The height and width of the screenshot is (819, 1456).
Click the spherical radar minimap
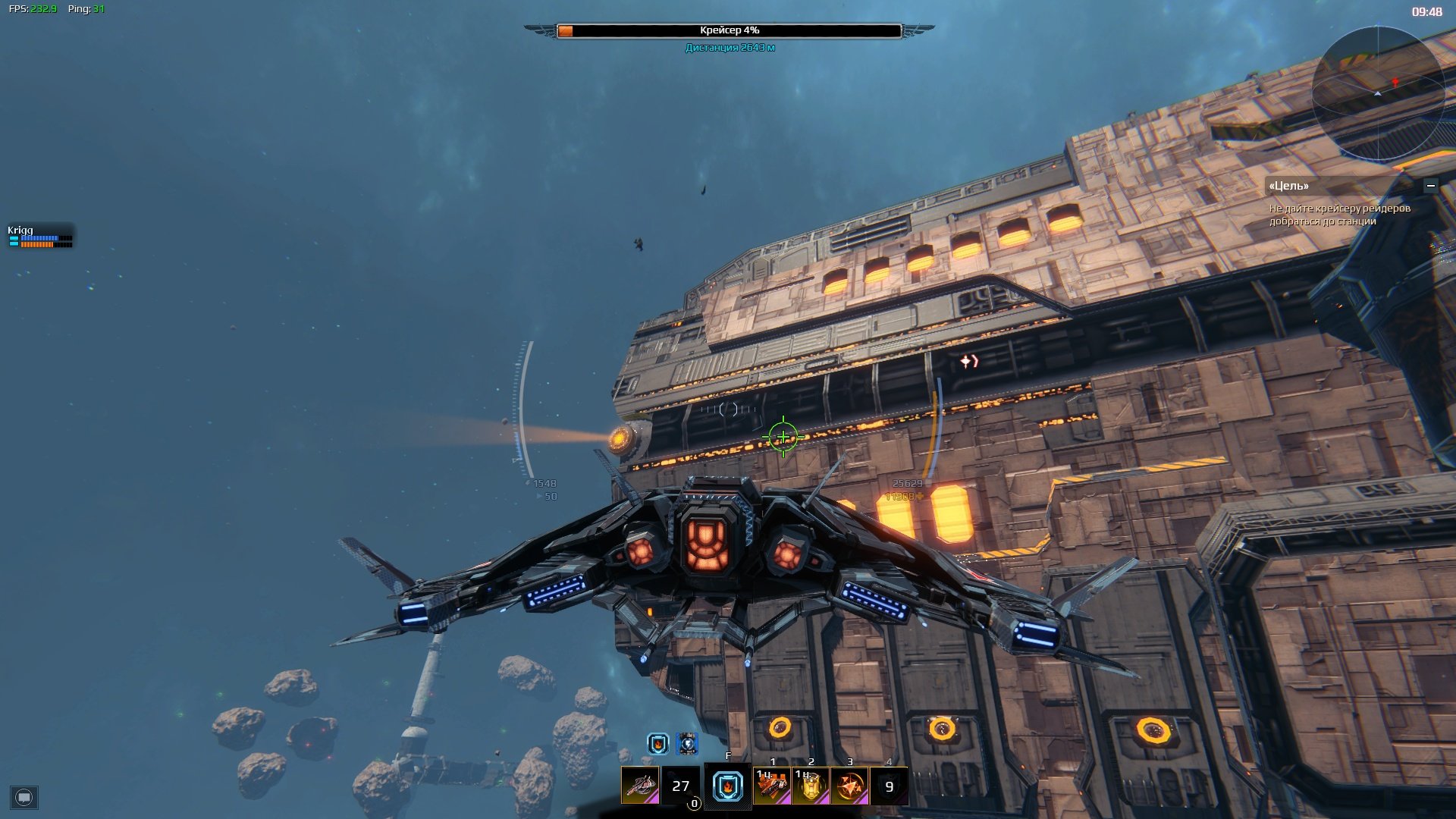point(1378,93)
